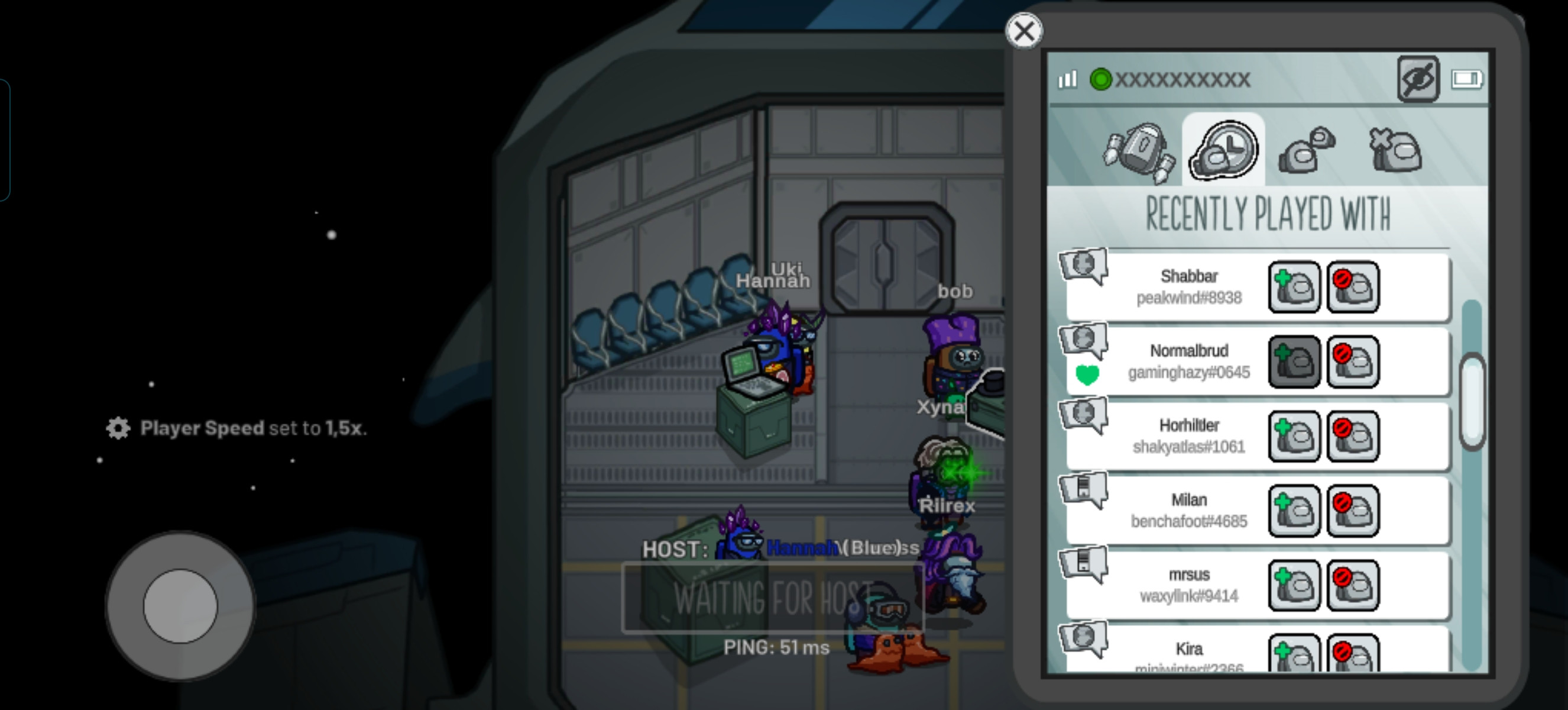Click the player list scrollbar handle
The width and height of the screenshot is (1568, 710).
(1472, 402)
